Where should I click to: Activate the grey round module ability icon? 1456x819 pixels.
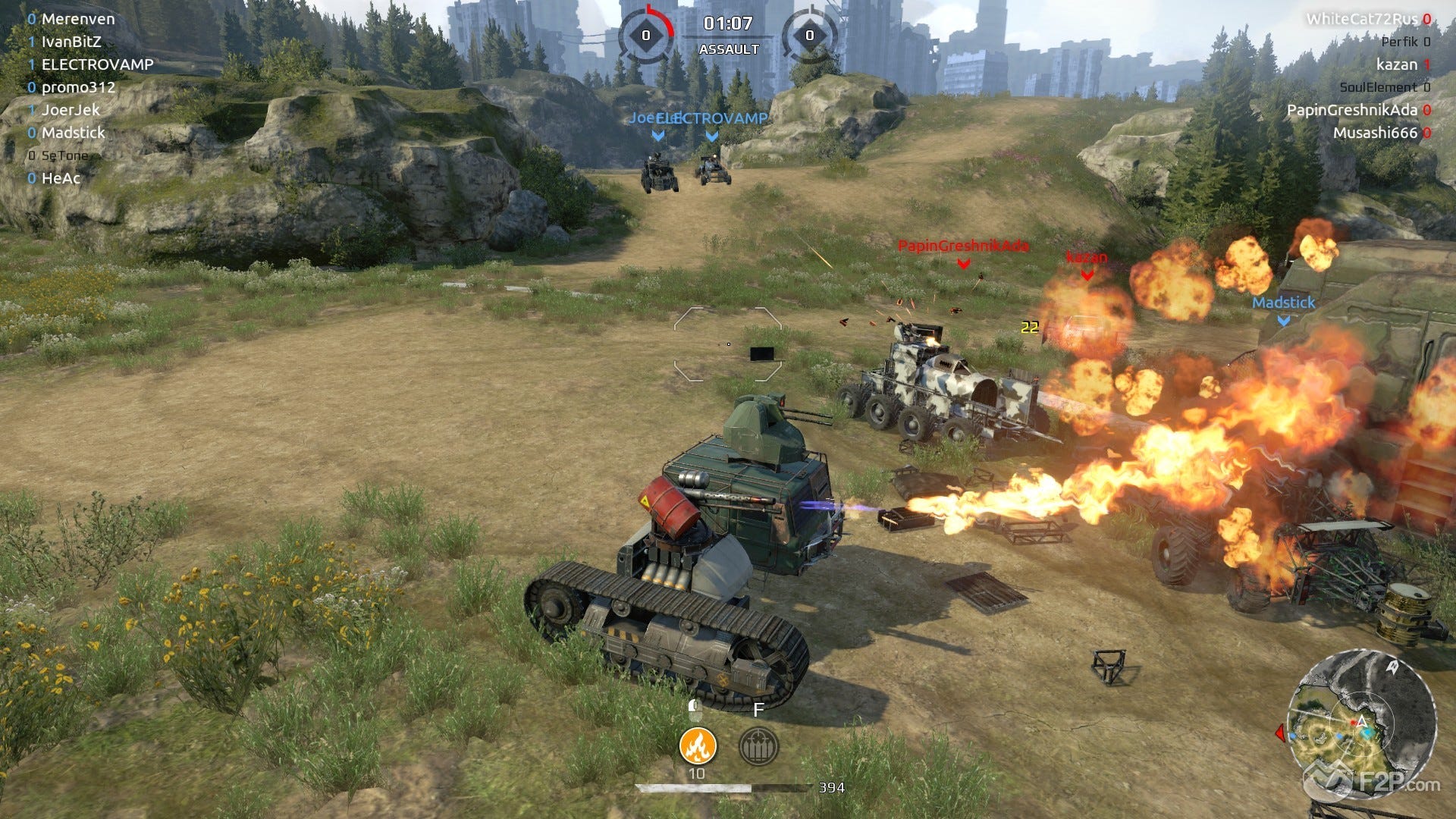click(x=758, y=745)
